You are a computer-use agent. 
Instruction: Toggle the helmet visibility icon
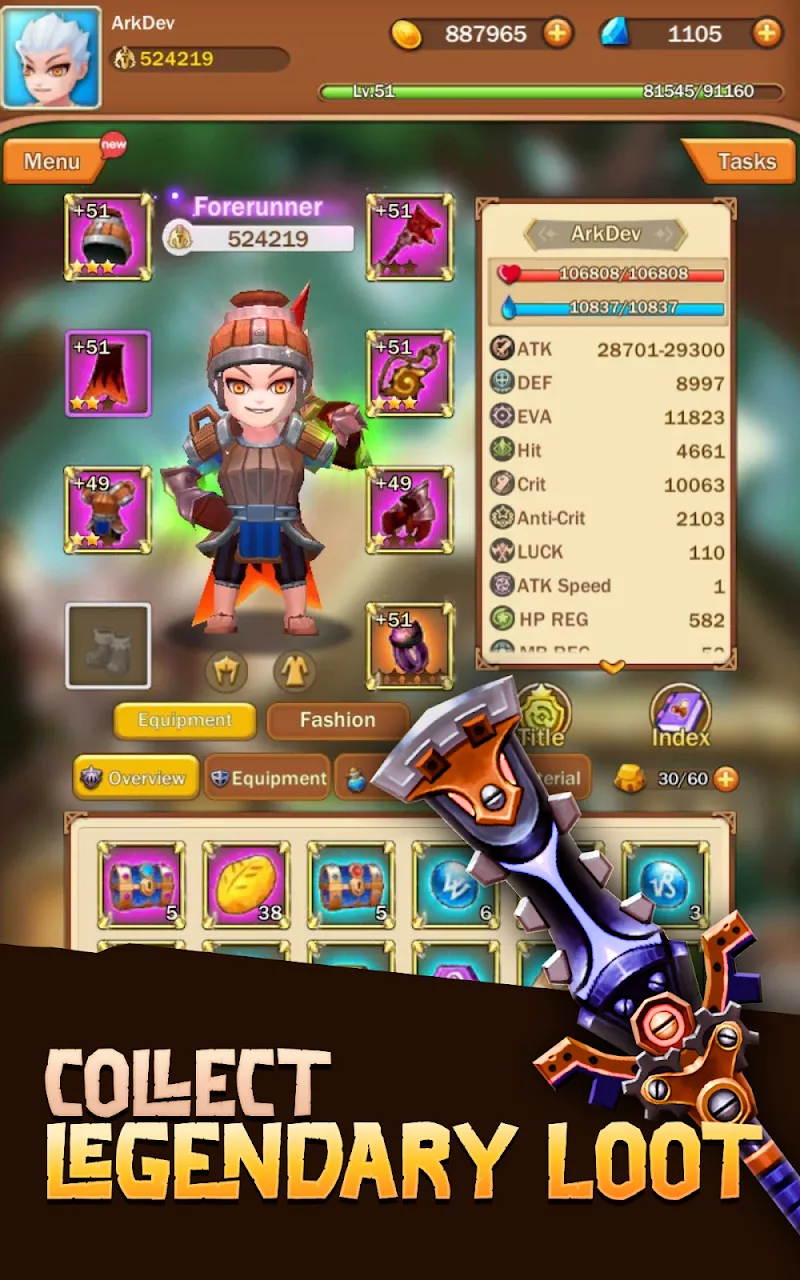pos(227,672)
